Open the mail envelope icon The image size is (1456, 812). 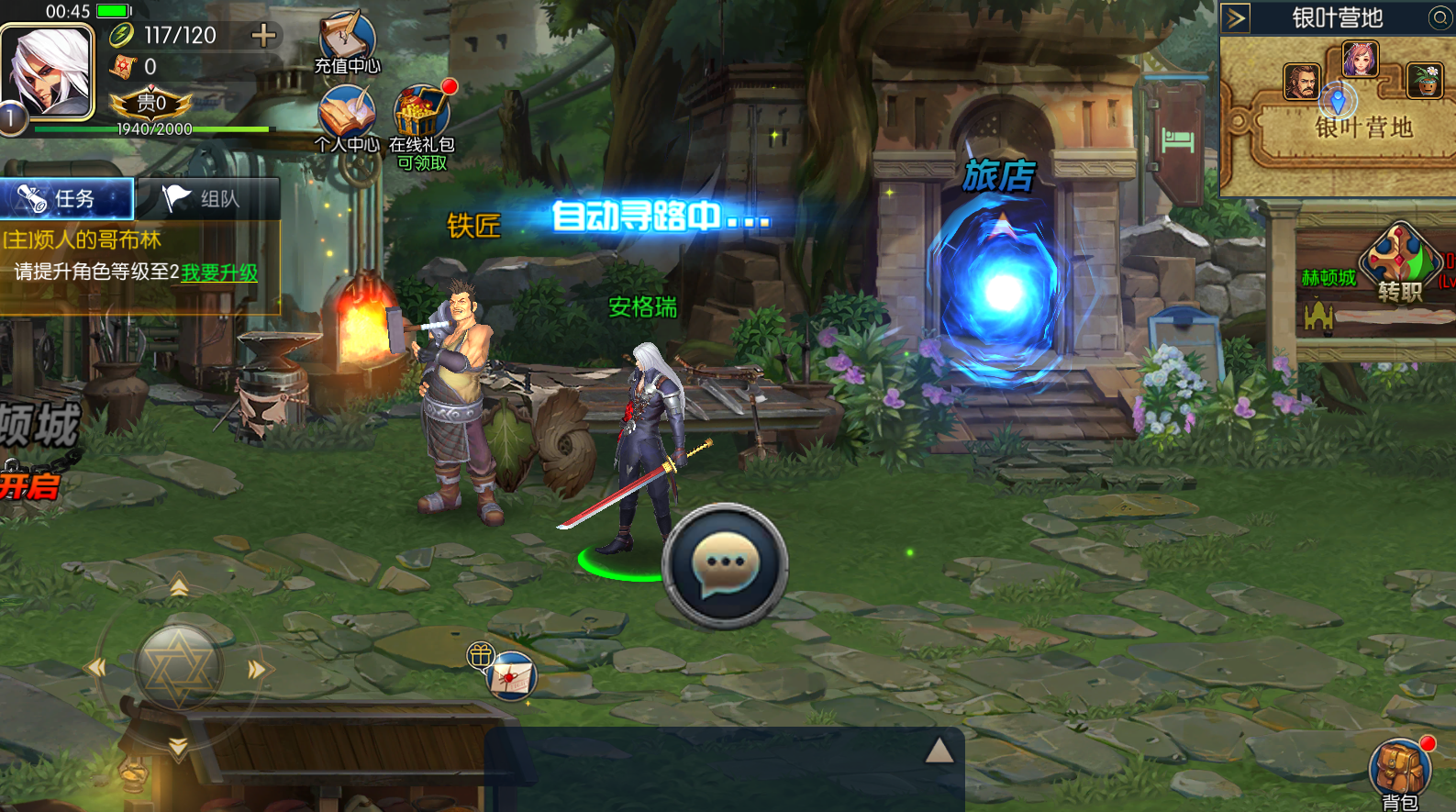[x=511, y=679]
